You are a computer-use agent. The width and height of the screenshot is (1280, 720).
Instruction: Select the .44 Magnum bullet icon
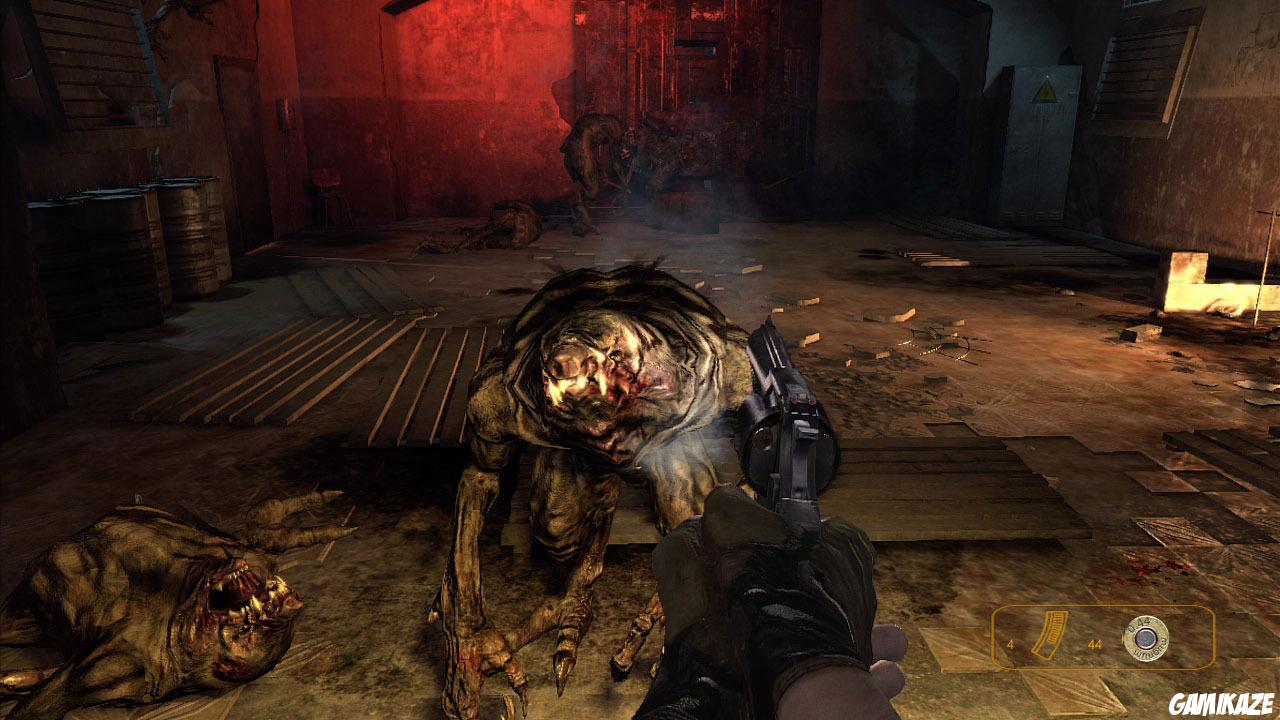click(x=1147, y=638)
